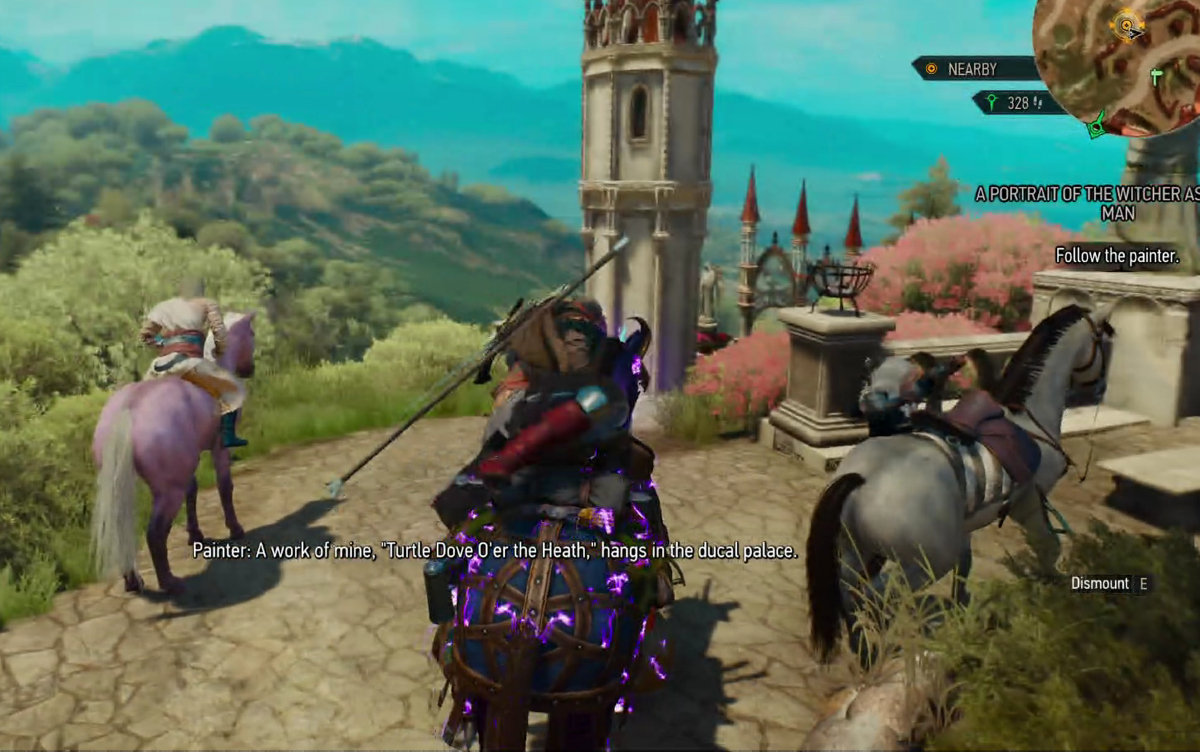Click the green waypoint pin on minimap edge
The image size is (1200, 752).
[1096, 125]
